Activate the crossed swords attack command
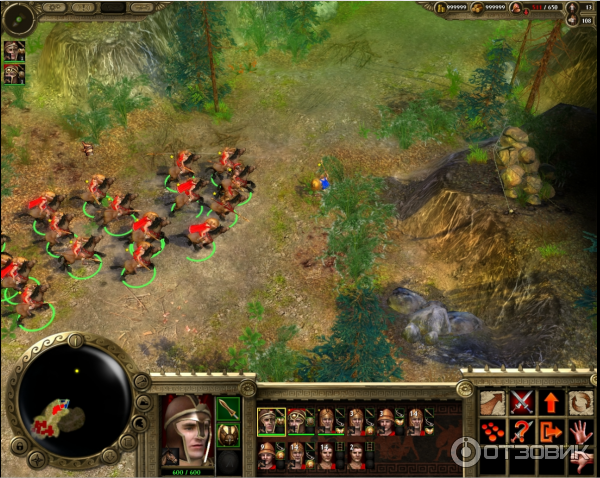The height and width of the screenshot is (478, 600). pyautogui.click(x=522, y=403)
